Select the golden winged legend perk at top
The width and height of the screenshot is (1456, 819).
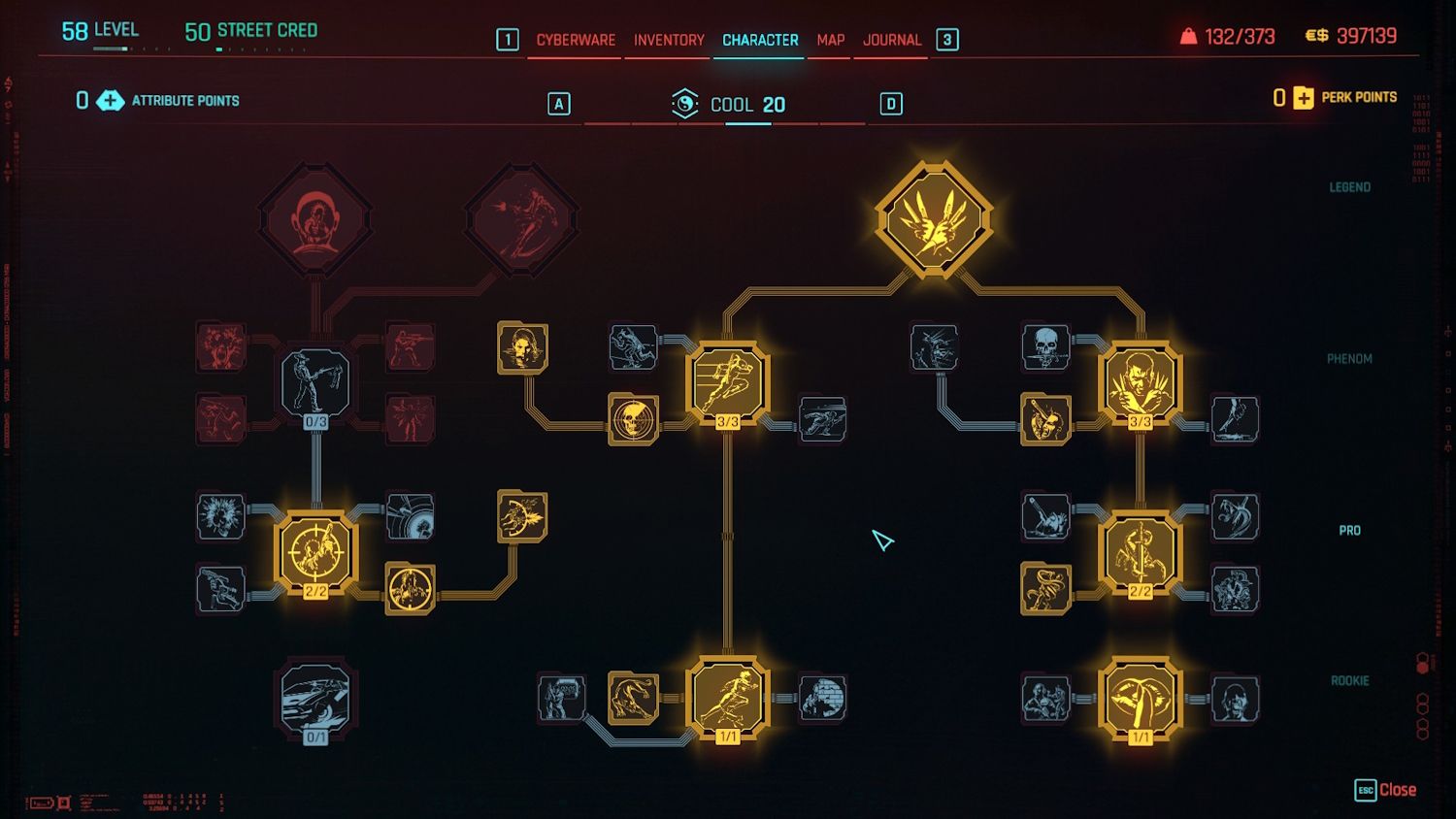(934, 219)
